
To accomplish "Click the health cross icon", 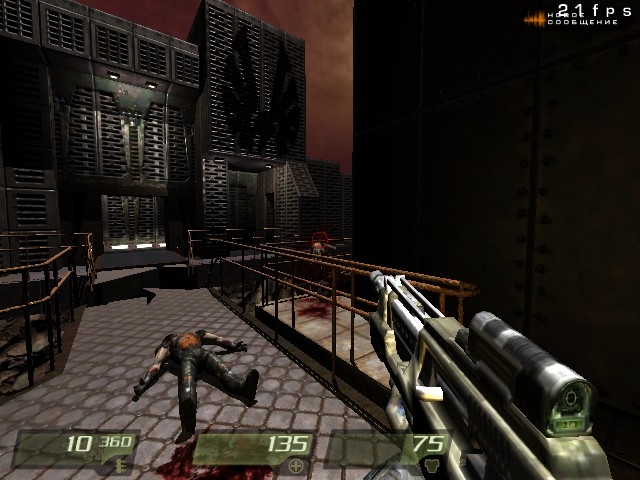I will (x=295, y=465).
